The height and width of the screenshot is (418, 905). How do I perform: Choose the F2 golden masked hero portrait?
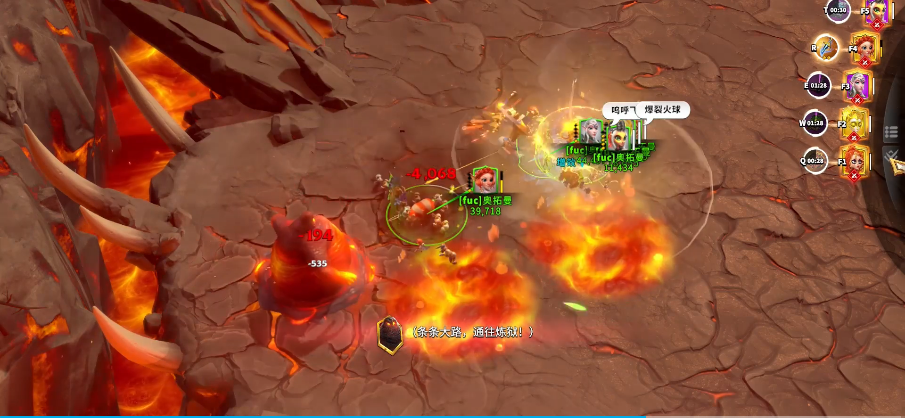click(x=856, y=125)
